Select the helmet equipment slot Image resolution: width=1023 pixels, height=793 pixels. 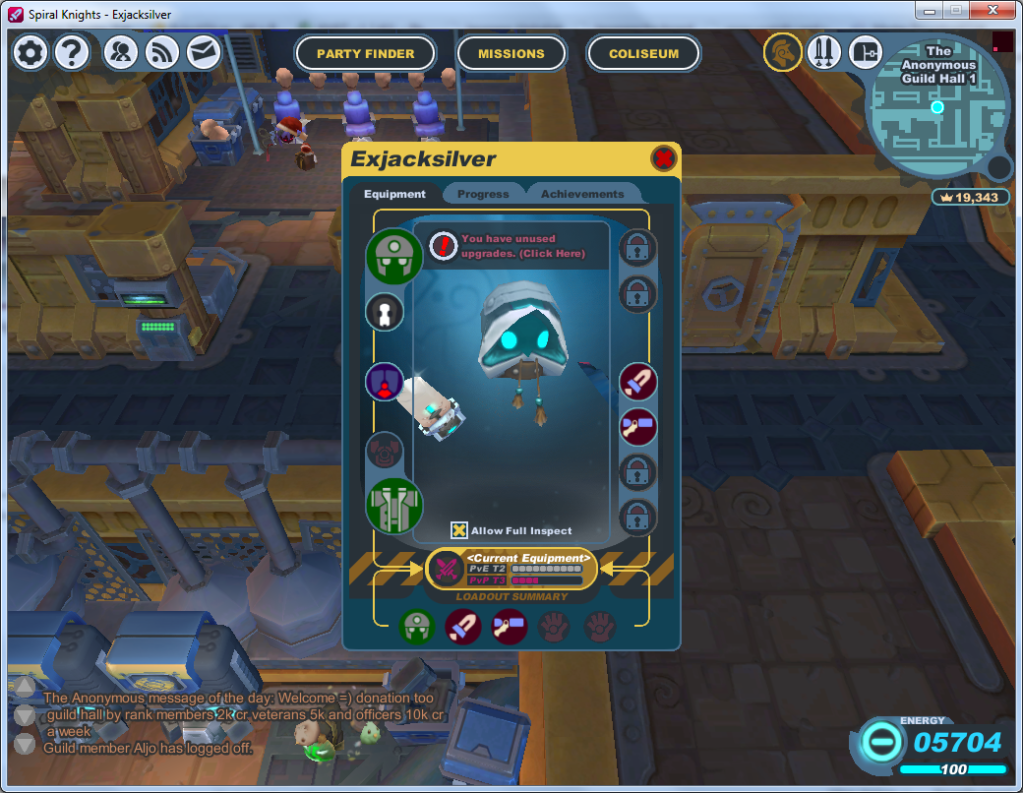pyautogui.click(x=393, y=256)
